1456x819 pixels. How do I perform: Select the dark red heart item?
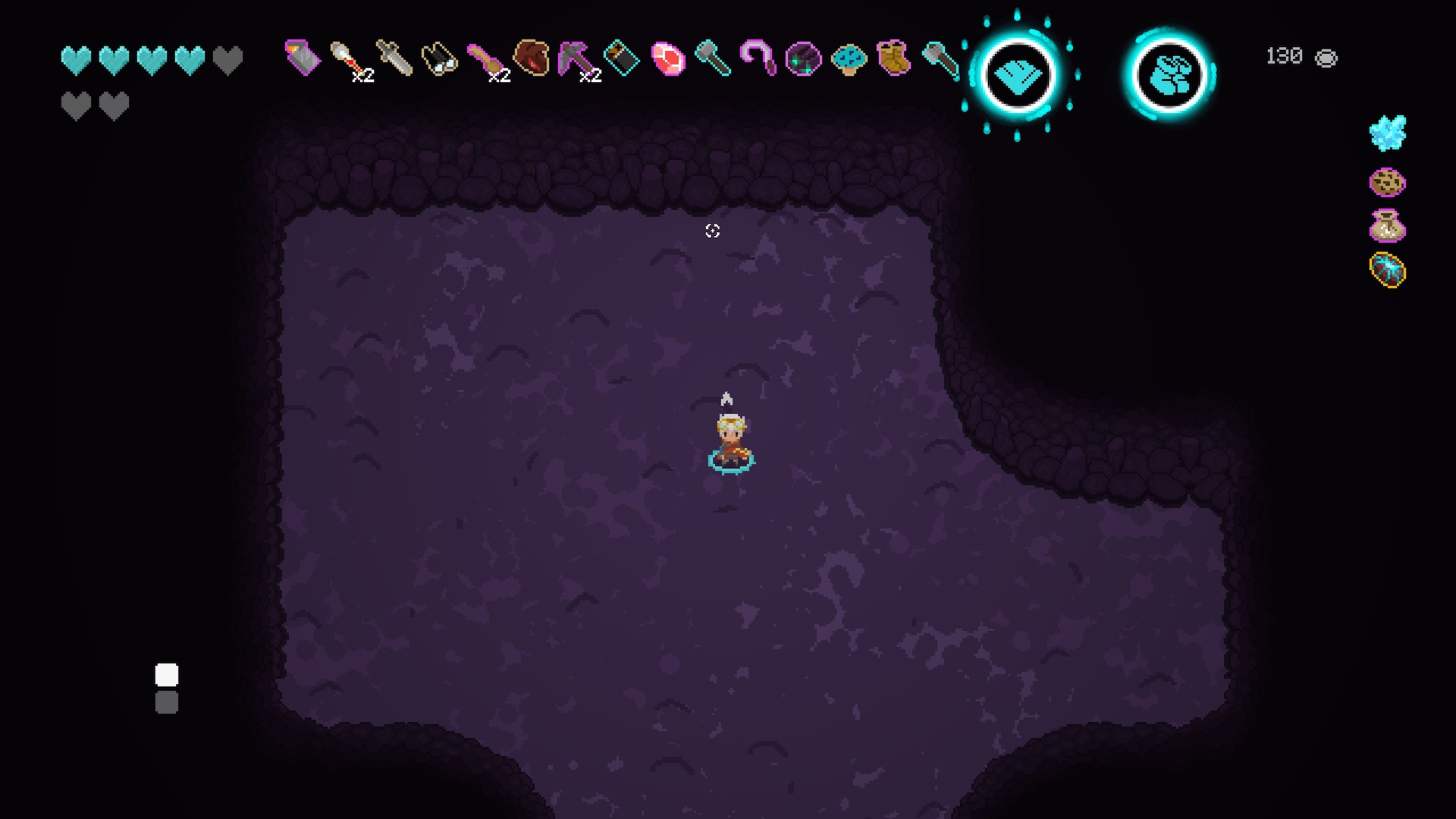click(x=532, y=58)
